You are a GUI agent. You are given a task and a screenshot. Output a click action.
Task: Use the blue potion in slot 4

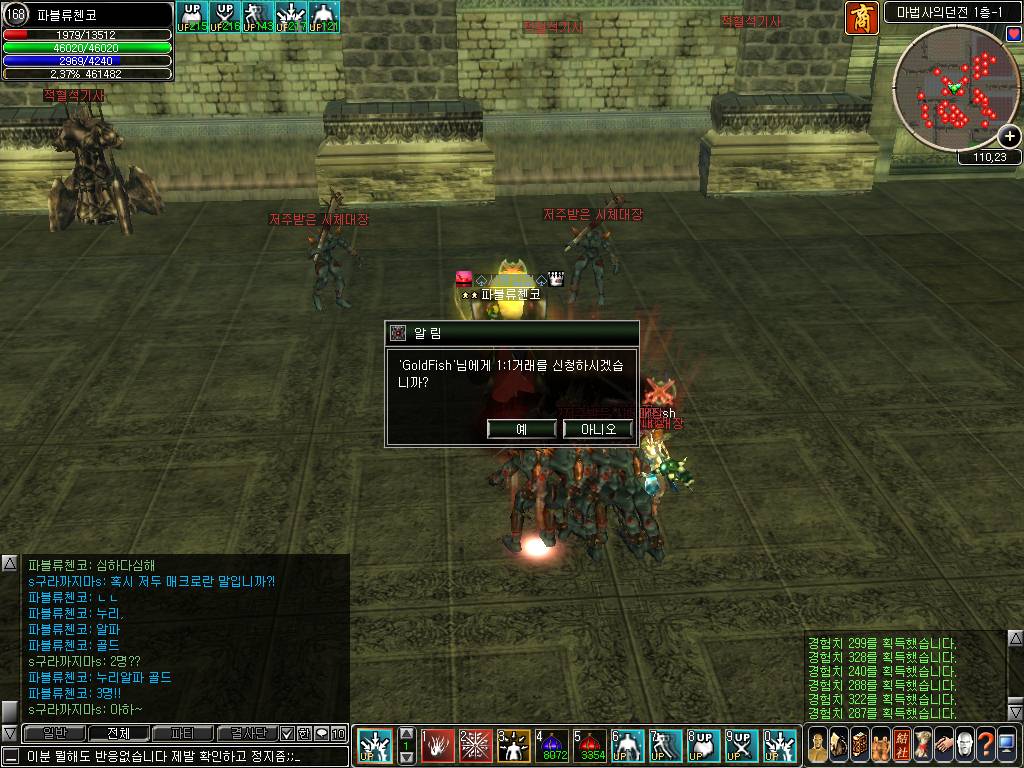pos(553,745)
